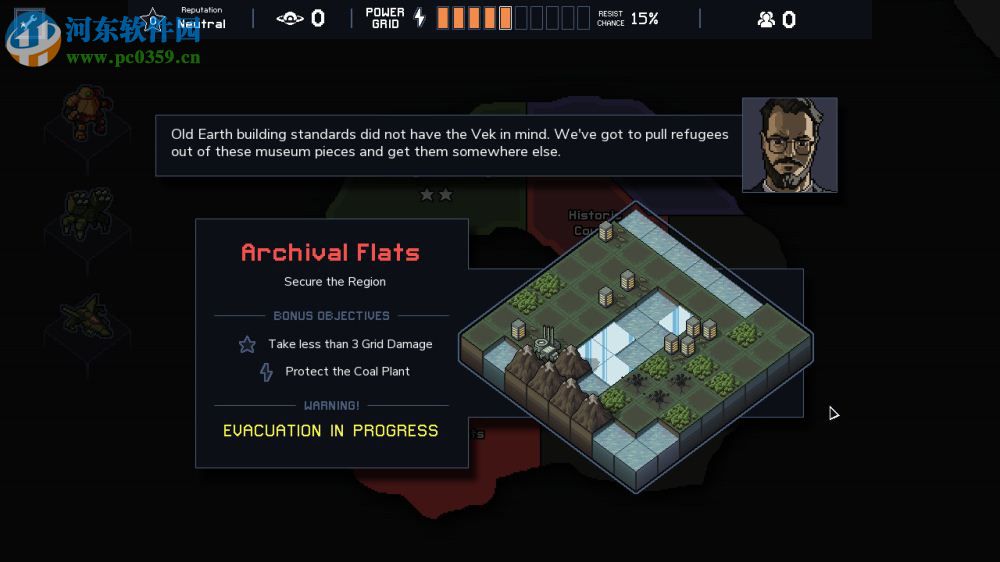The width and height of the screenshot is (1000, 562).
Task: Select the green mech in the squad list
Action: [86, 213]
